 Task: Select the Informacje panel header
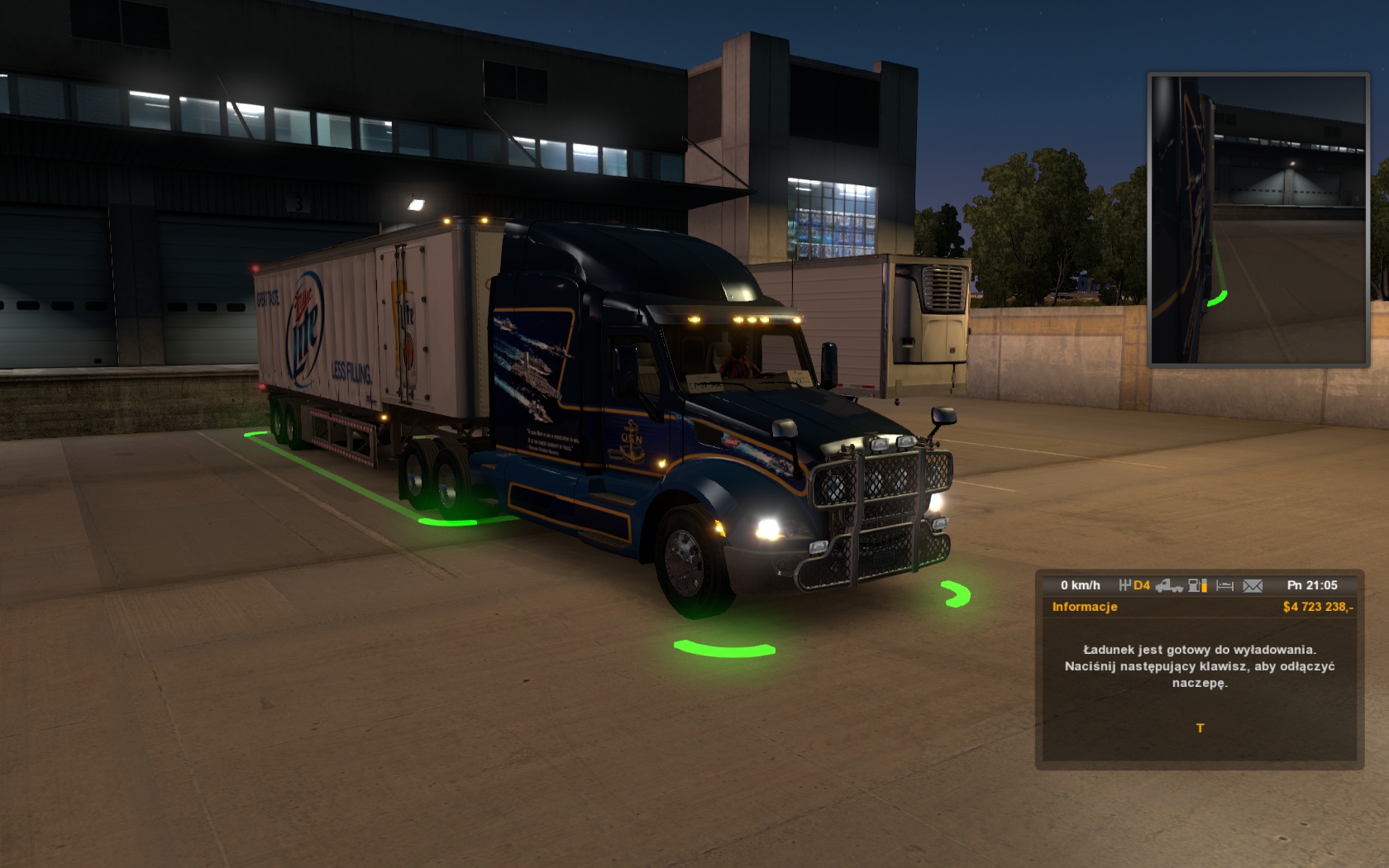1085,607
